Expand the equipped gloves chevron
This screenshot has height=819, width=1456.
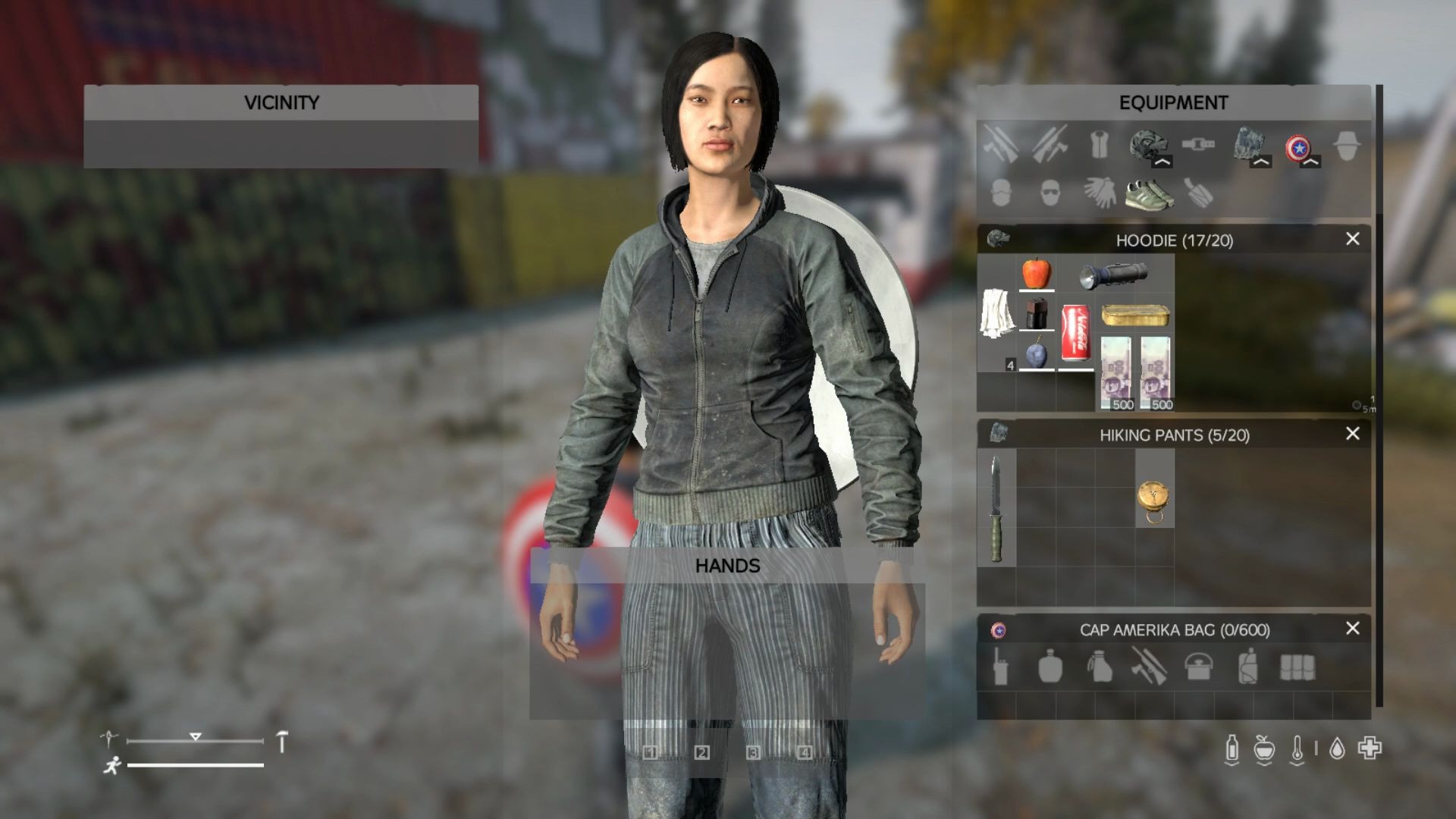point(1261,161)
